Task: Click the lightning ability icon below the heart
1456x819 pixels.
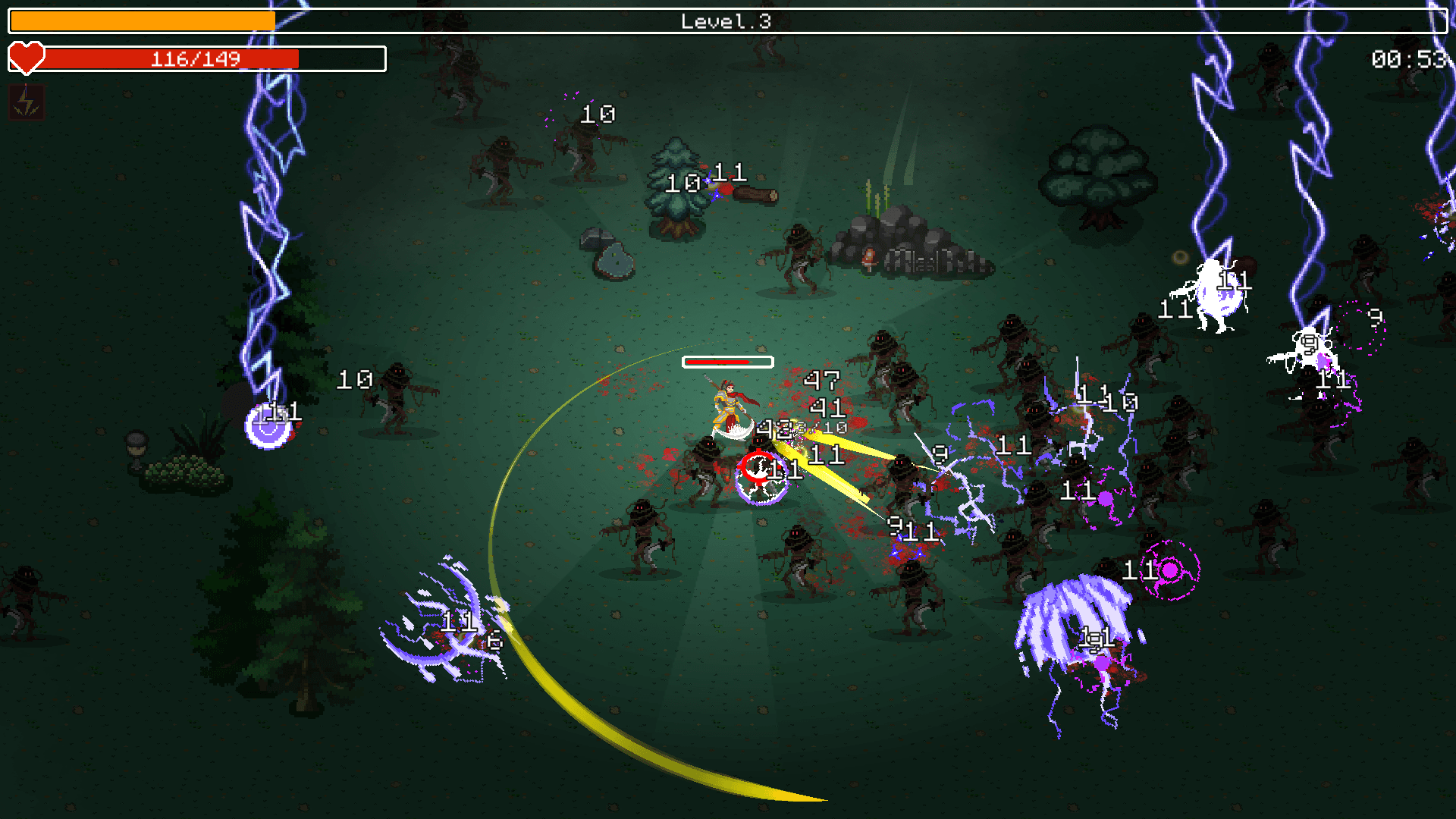Action: (x=27, y=103)
